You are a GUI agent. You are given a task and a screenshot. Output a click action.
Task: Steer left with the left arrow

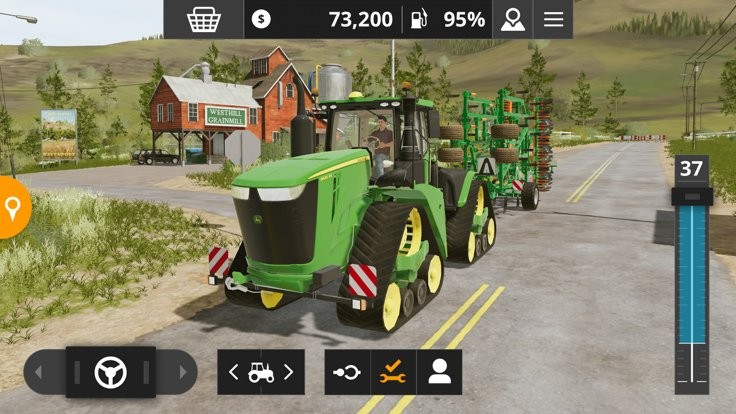(x=40, y=372)
